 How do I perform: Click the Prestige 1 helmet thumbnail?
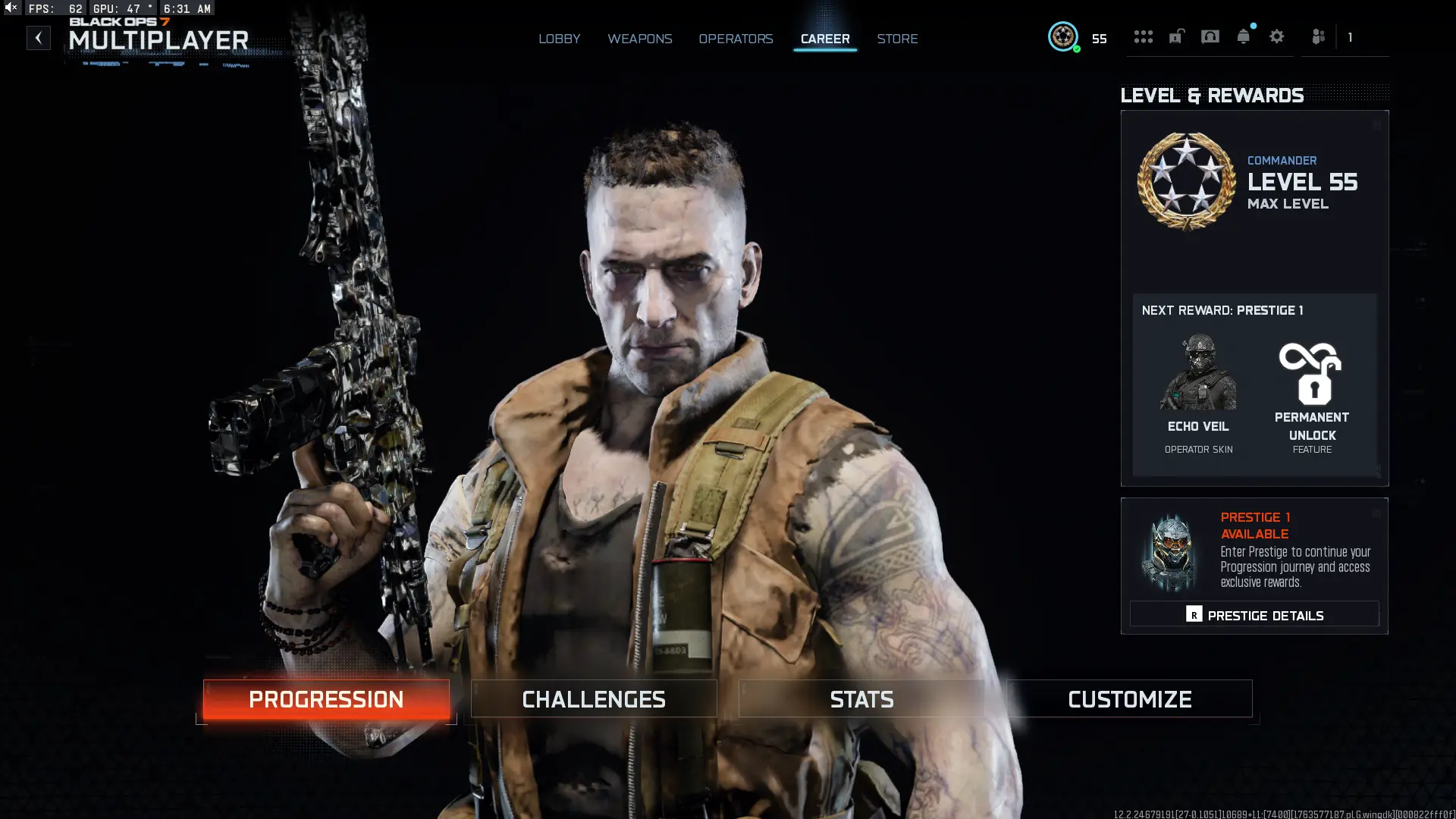coord(1168,554)
